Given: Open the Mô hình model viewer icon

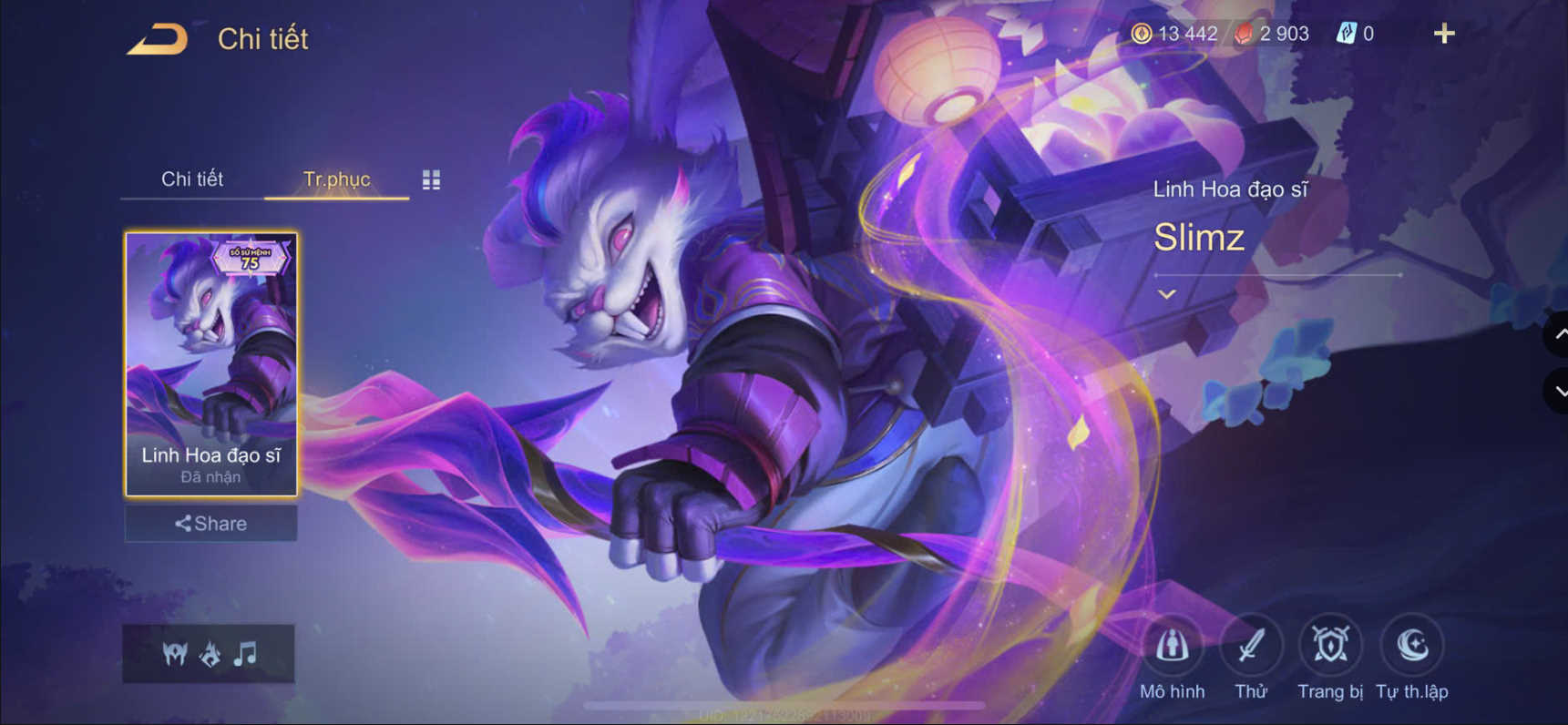Looking at the screenshot, I should point(1172,647).
